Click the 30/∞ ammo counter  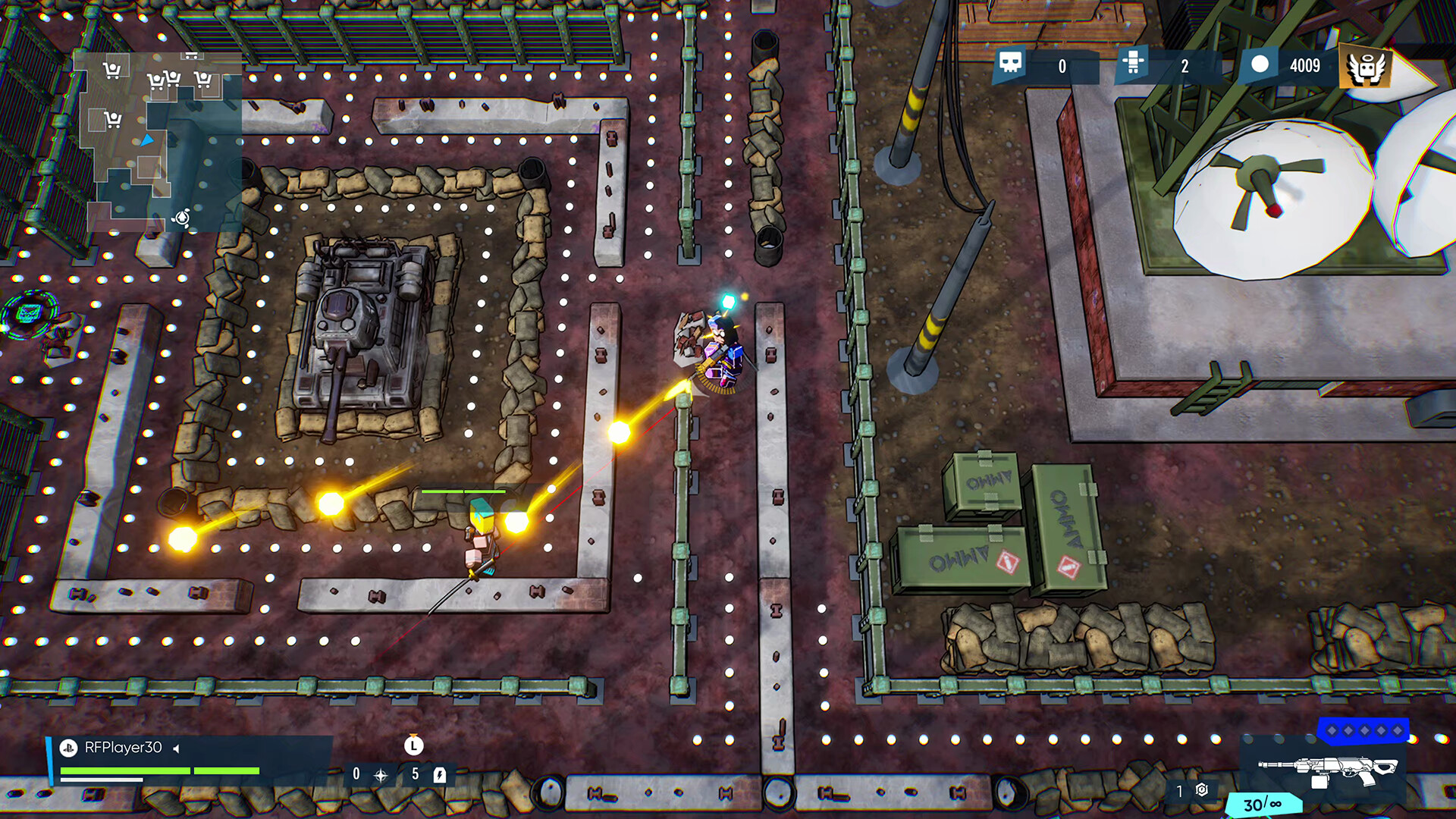point(1263,802)
